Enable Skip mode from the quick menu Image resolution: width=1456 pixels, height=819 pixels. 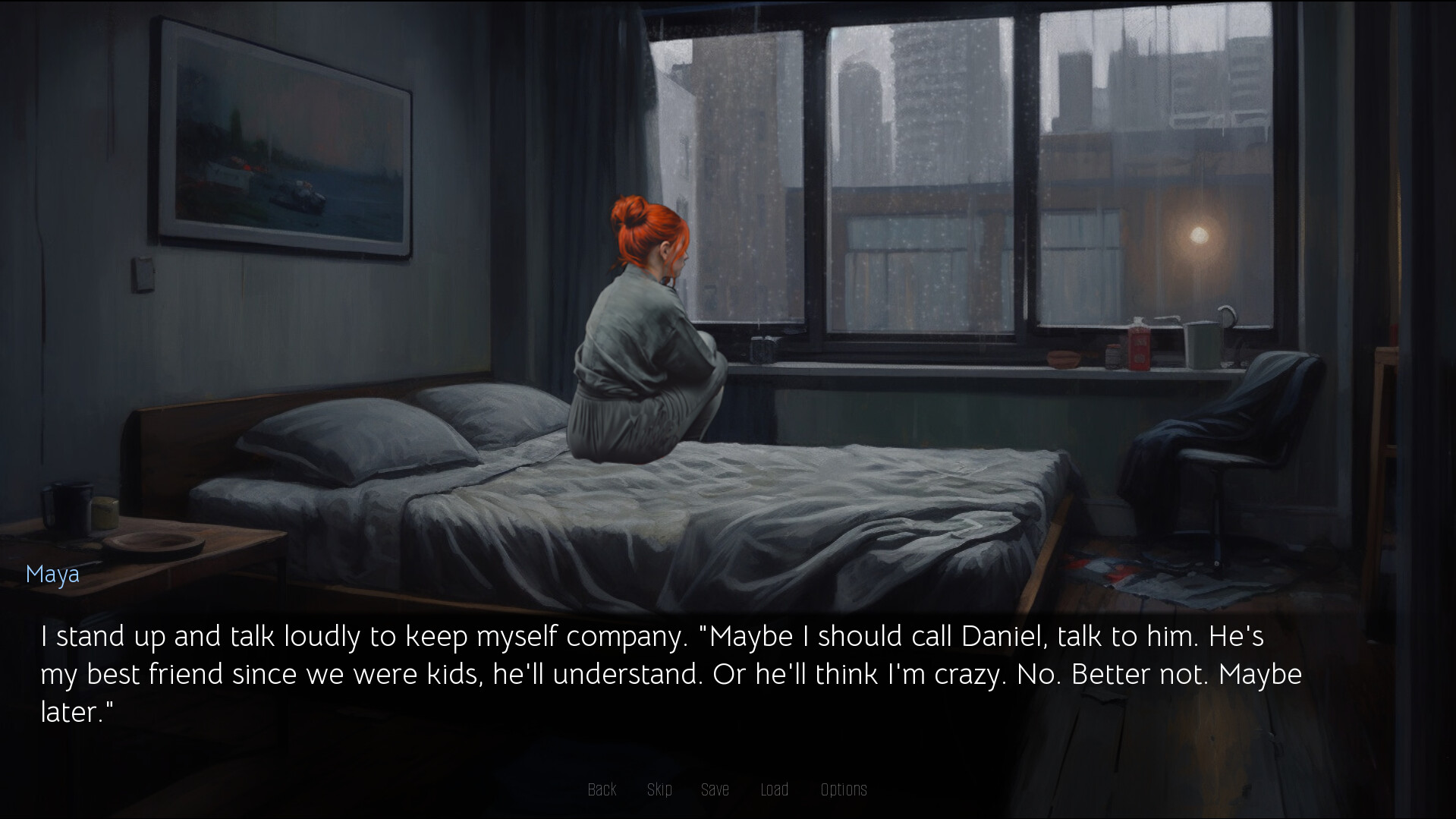[659, 789]
